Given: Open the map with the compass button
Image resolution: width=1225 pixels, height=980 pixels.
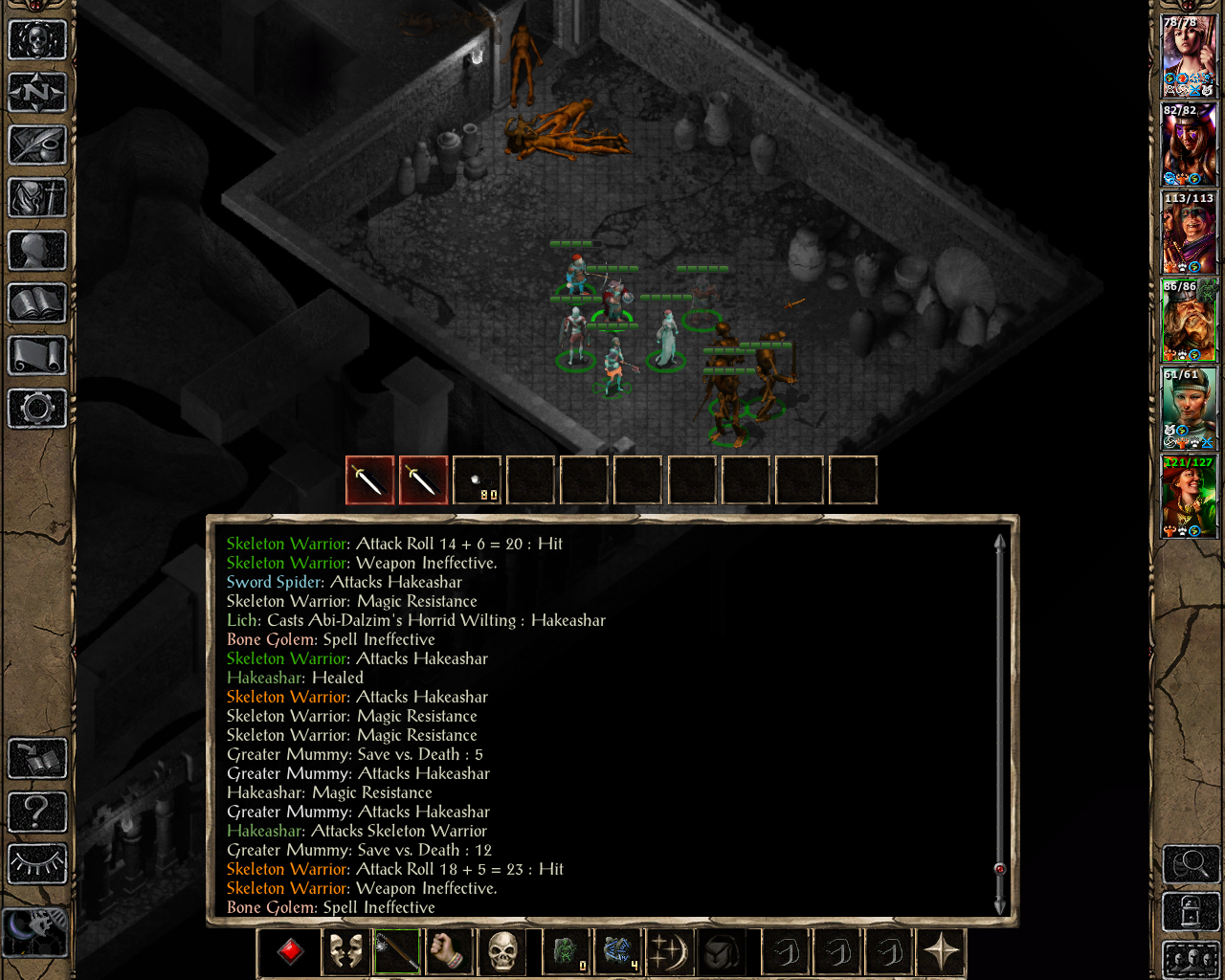Looking at the screenshot, I should point(37,93).
